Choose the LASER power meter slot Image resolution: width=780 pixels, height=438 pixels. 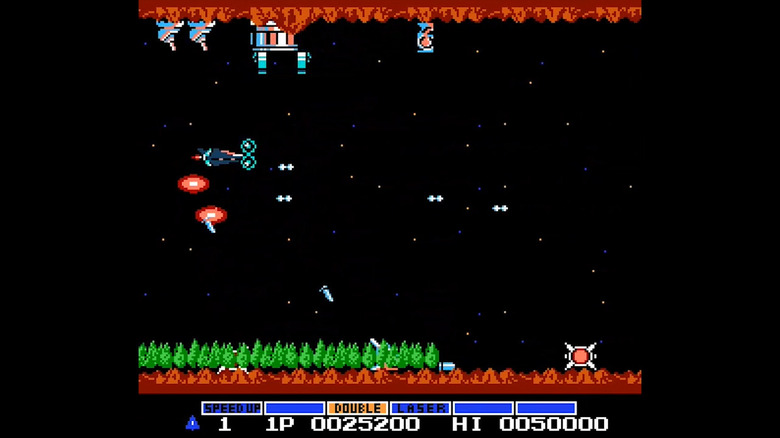coord(420,408)
